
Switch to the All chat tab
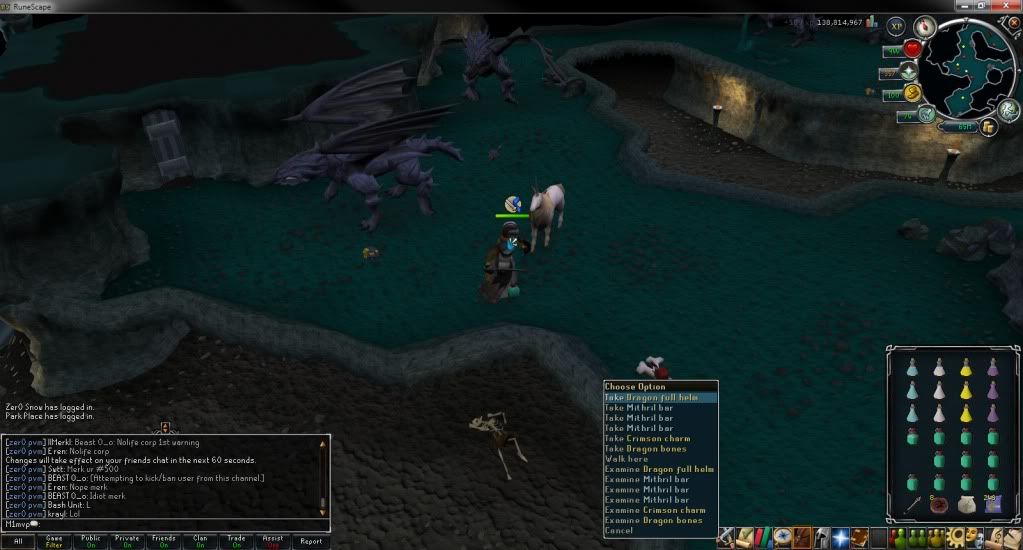tap(19, 541)
